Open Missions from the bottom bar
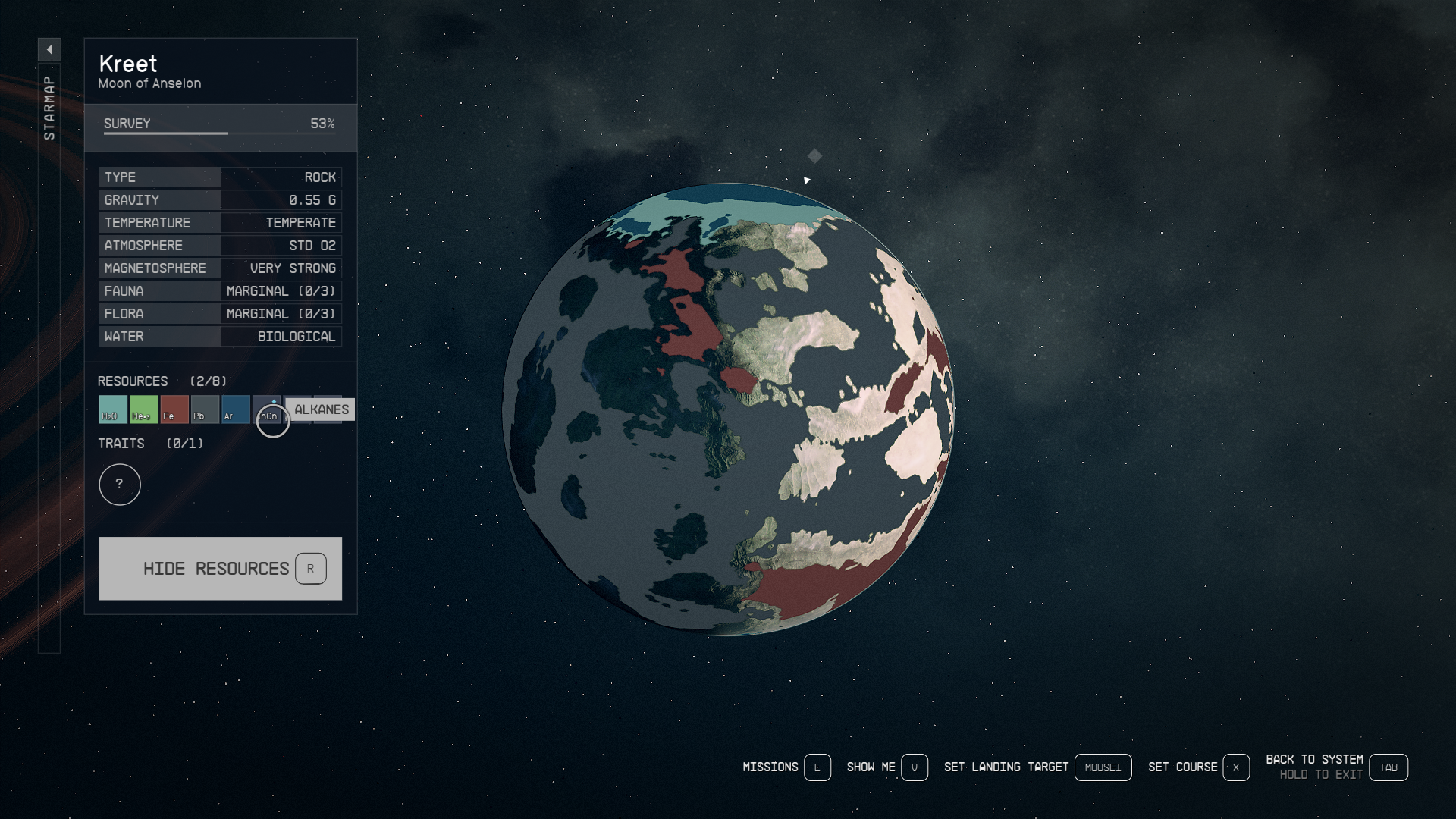The image size is (1456, 819). pos(786,767)
